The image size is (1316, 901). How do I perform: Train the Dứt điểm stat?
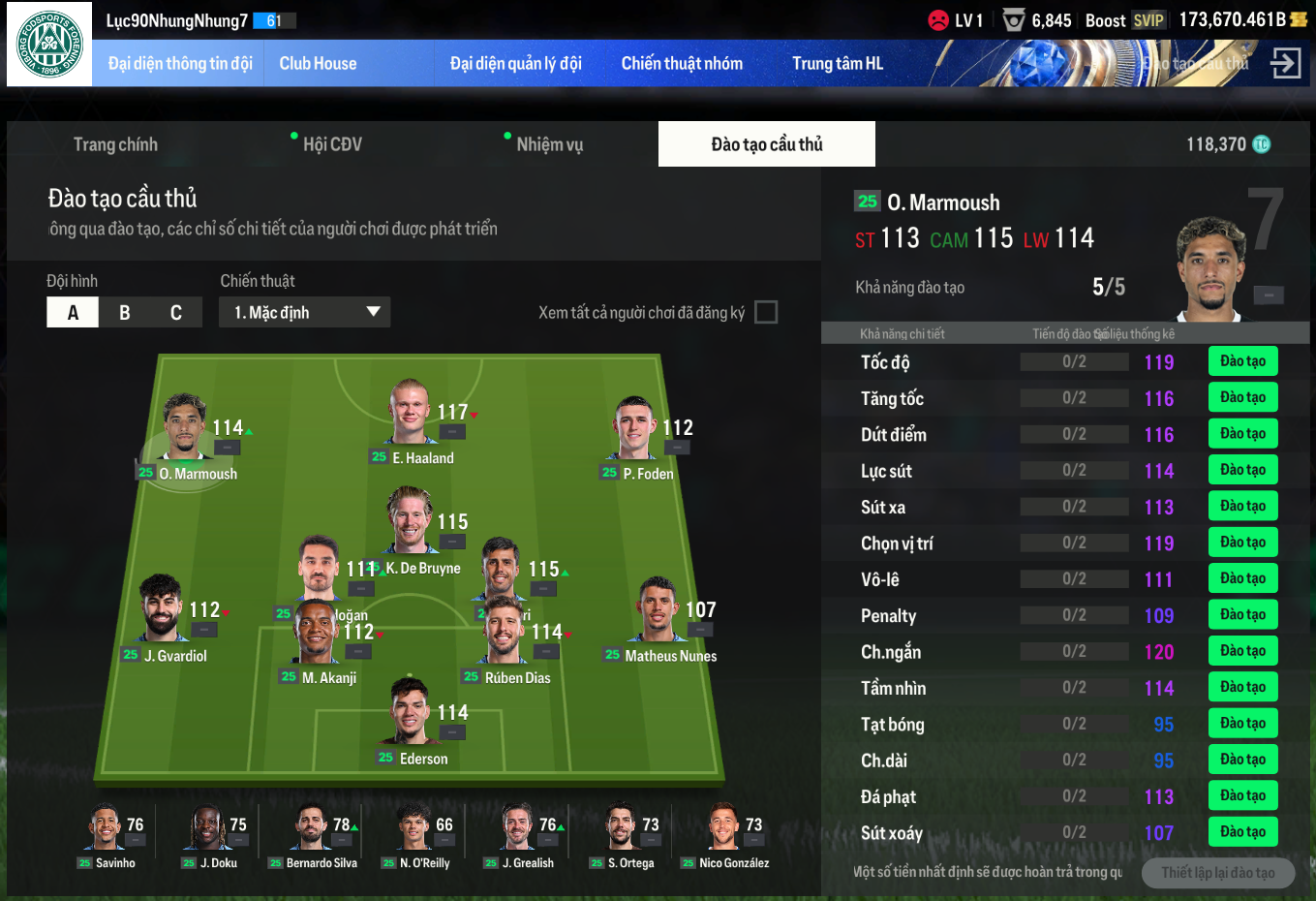pyautogui.click(x=1242, y=434)
